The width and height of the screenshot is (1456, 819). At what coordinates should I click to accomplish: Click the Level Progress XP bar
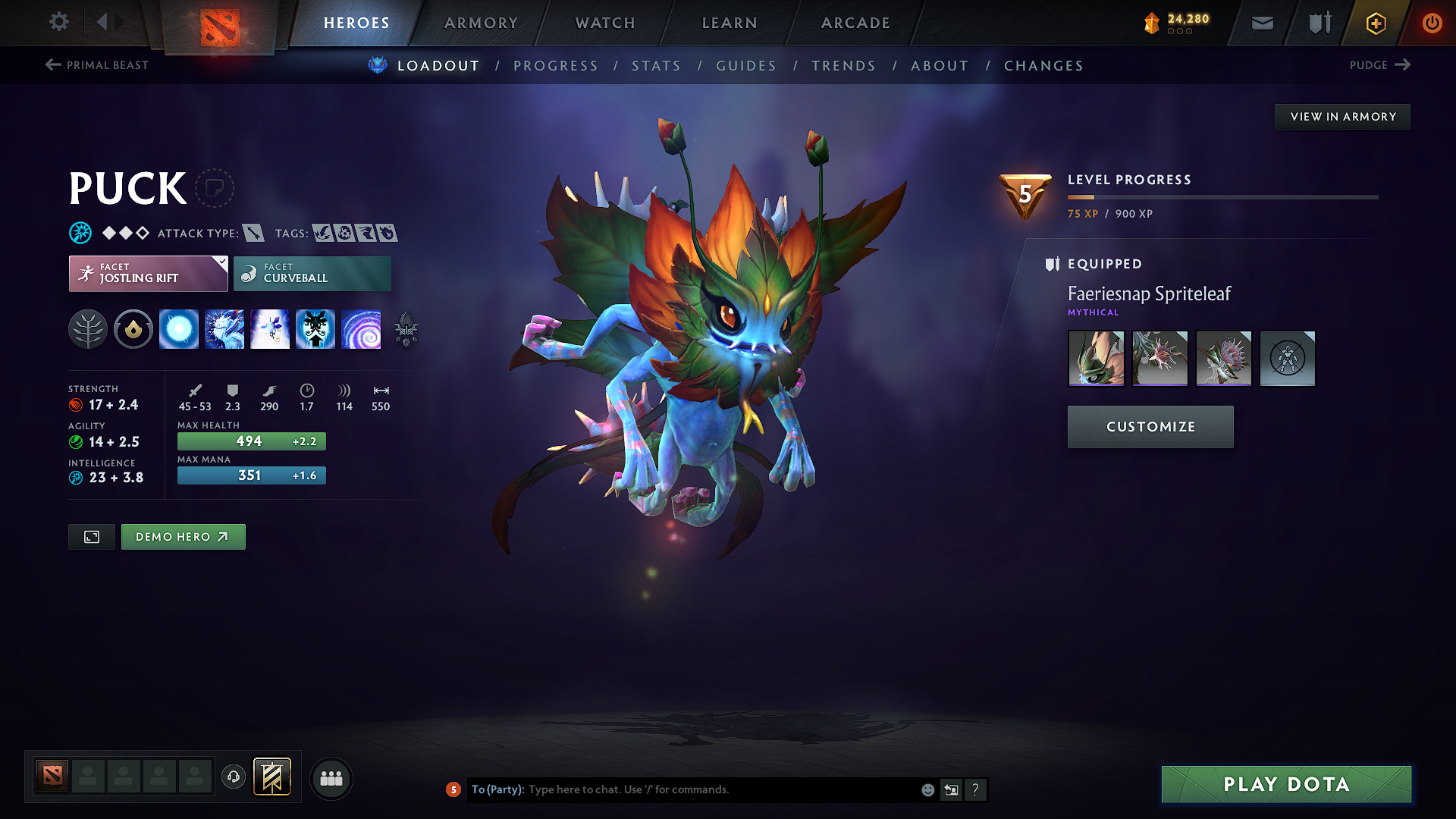point(1222,196)
